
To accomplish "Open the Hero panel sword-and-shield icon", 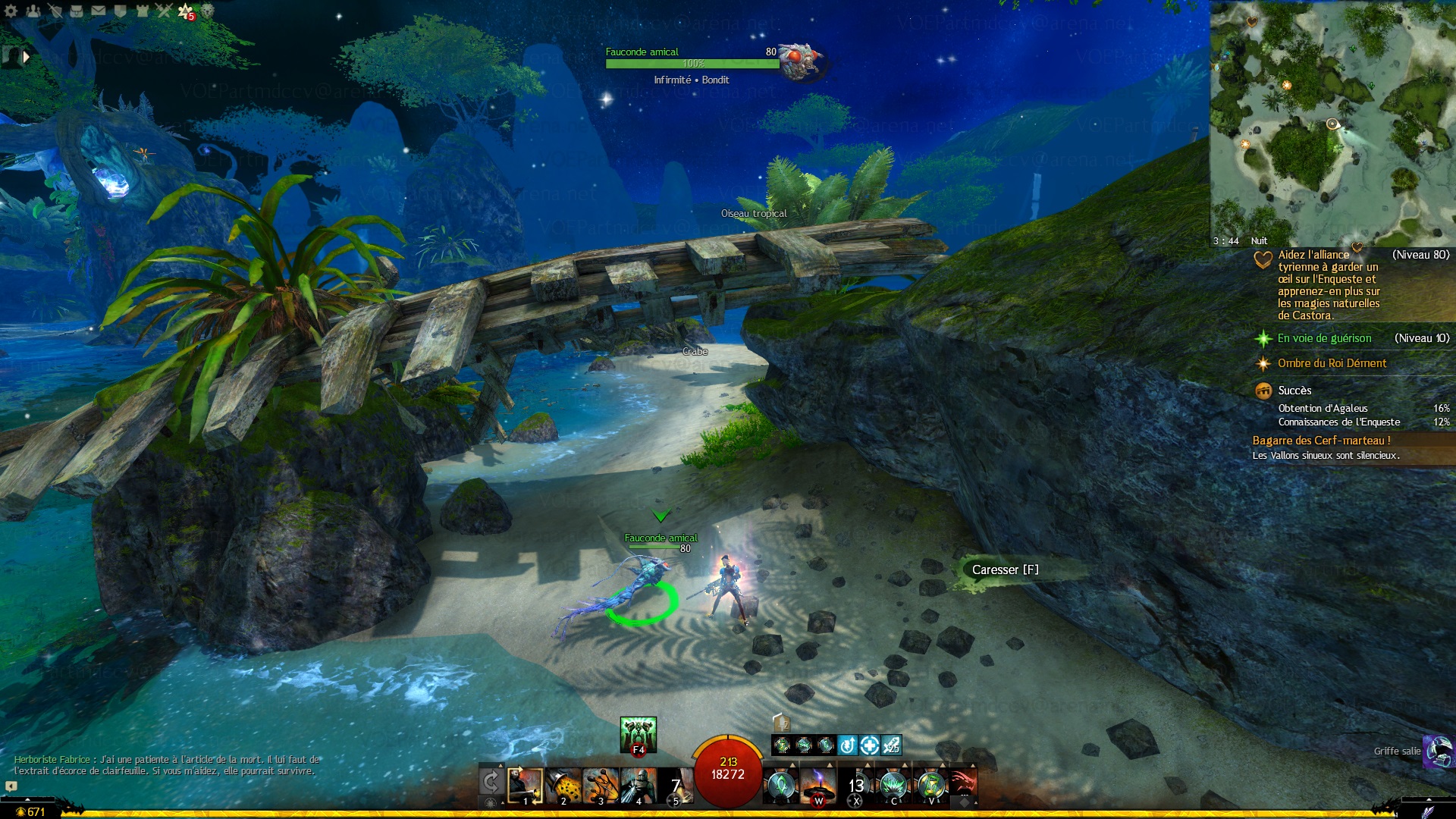I will [55, 11].
